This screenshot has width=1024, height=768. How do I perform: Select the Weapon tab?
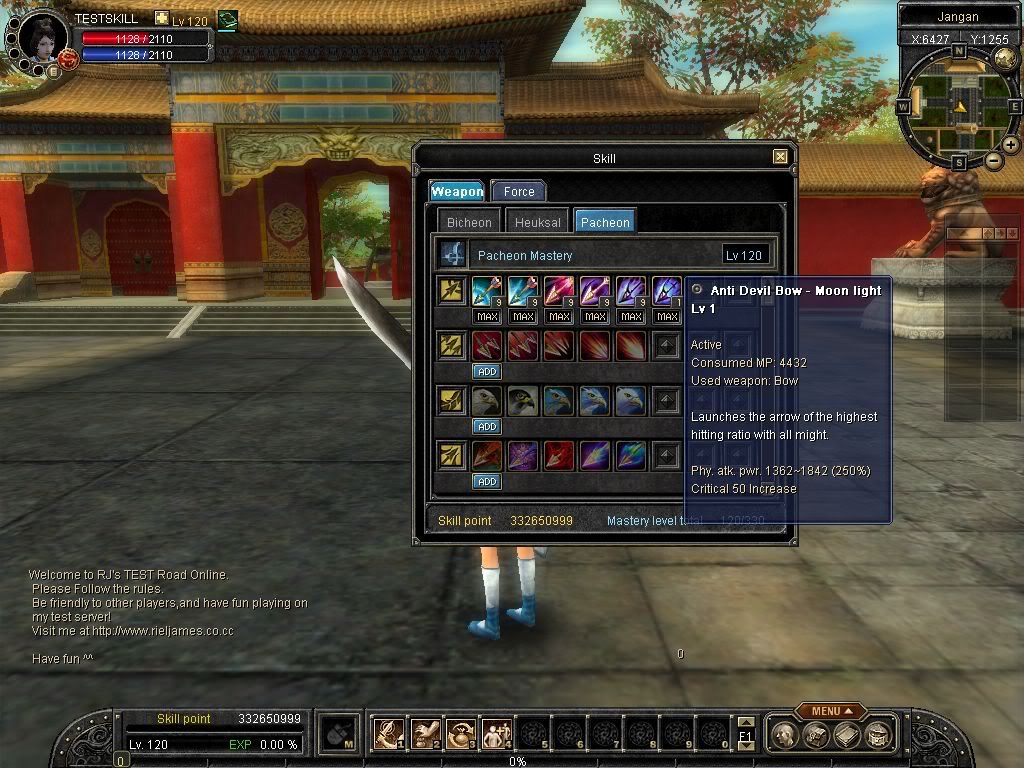(457, 191)
